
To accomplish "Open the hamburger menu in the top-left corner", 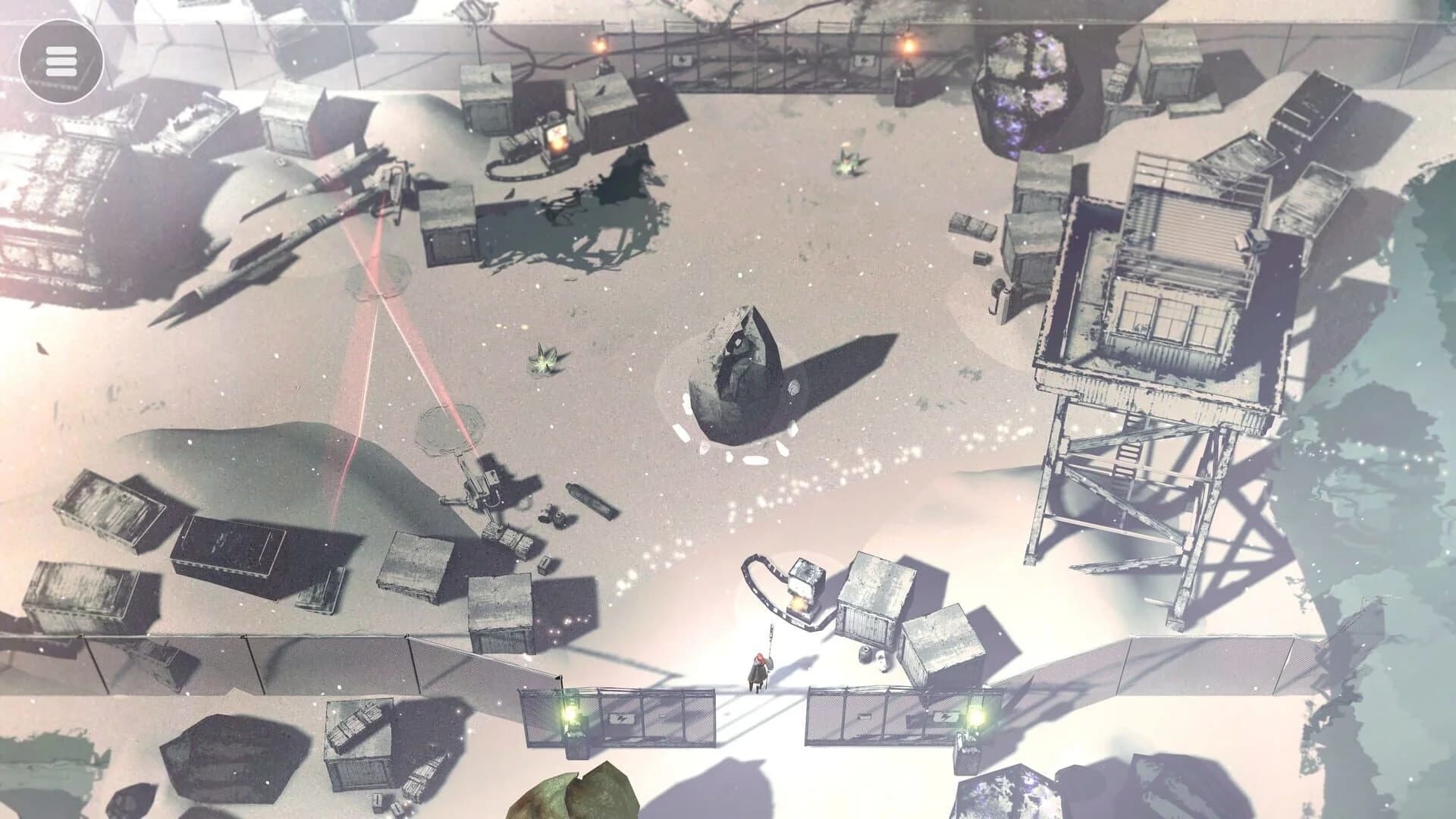I will click(x=61, y=59).
